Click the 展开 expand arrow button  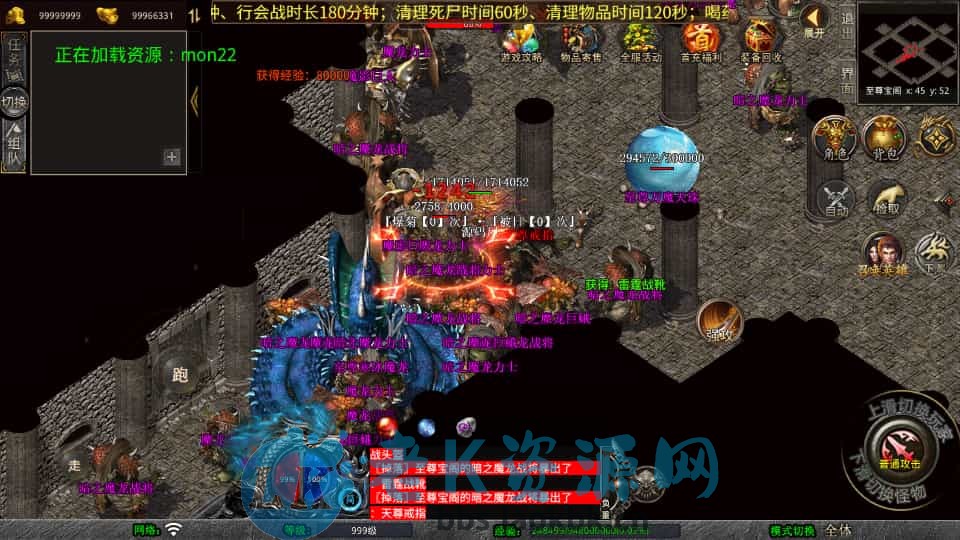[814, 22]
